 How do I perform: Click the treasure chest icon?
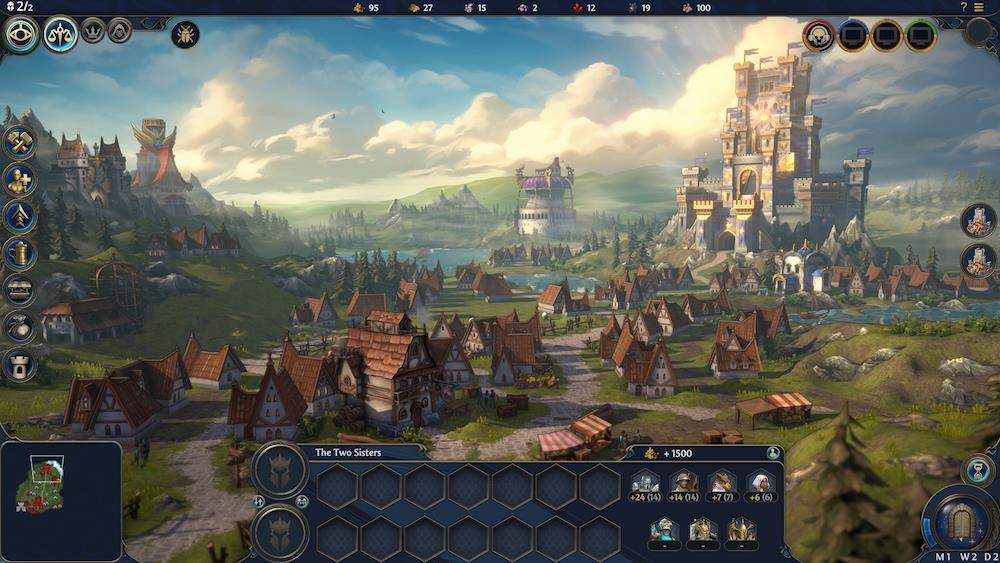pos(21,290)
